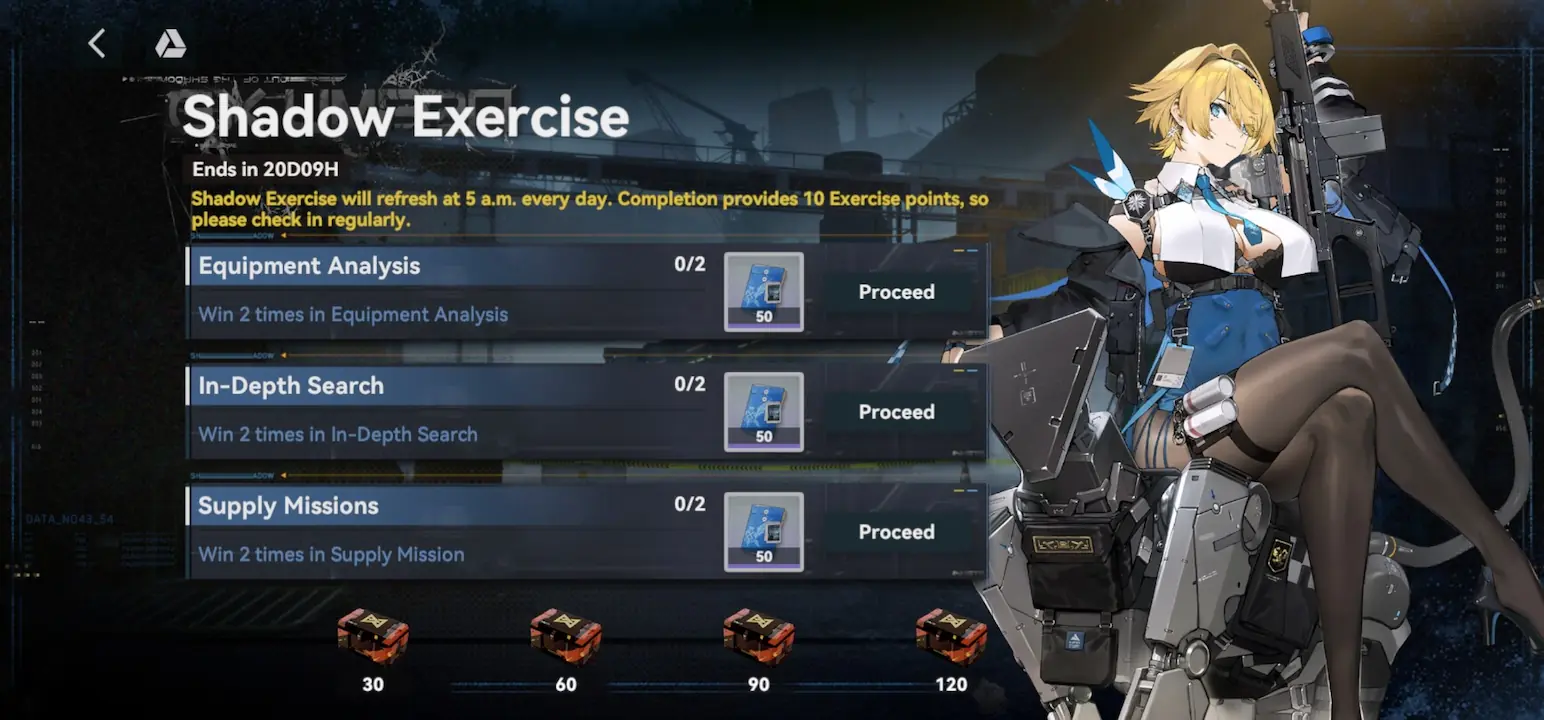
Task: Open the 90-point reward chest
Action: click(759, 636)
